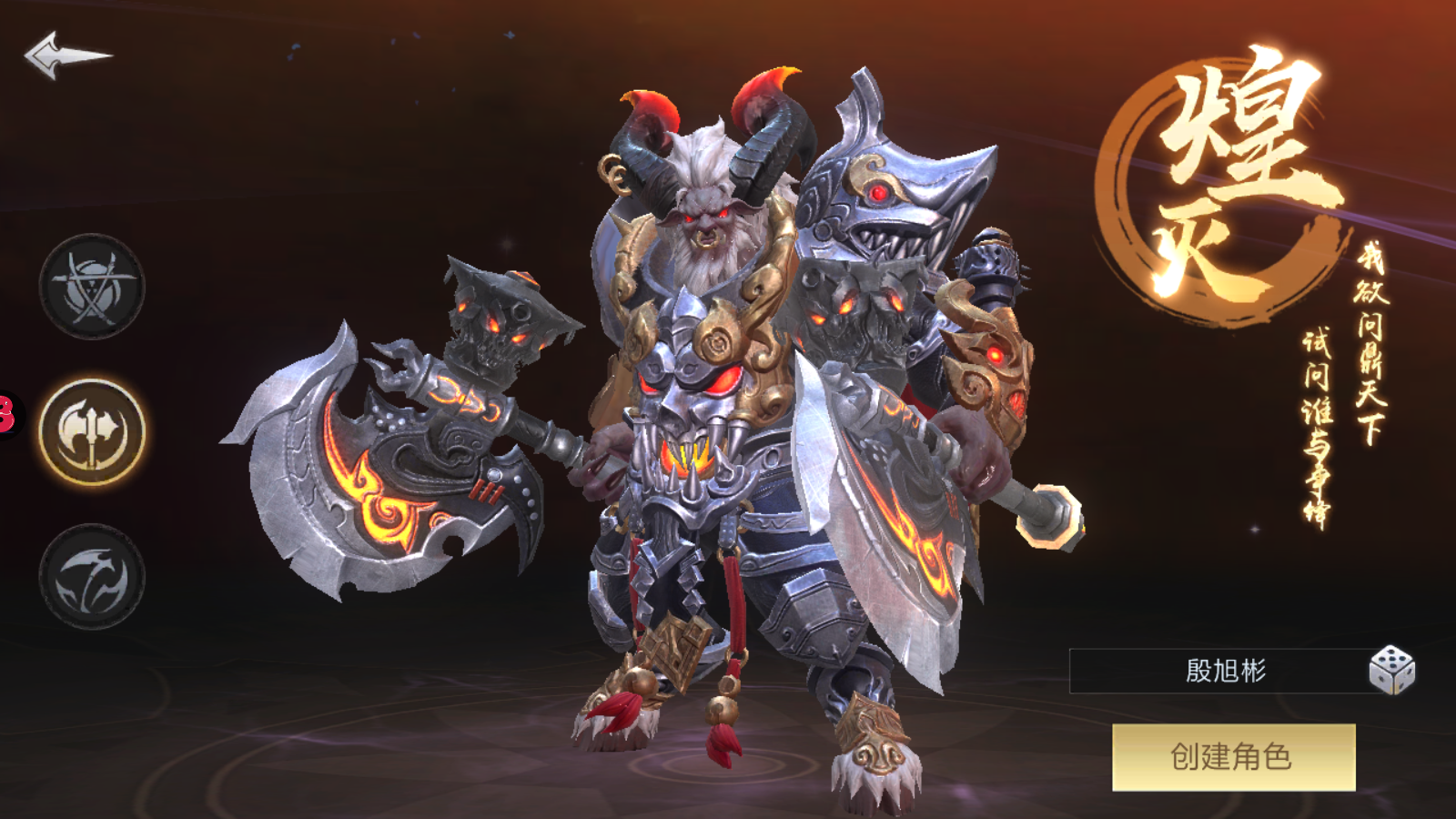The height and width of the screenshot is (819, 1456).
Task: Pick the swirling blades class icon
Action: (92, 576)
